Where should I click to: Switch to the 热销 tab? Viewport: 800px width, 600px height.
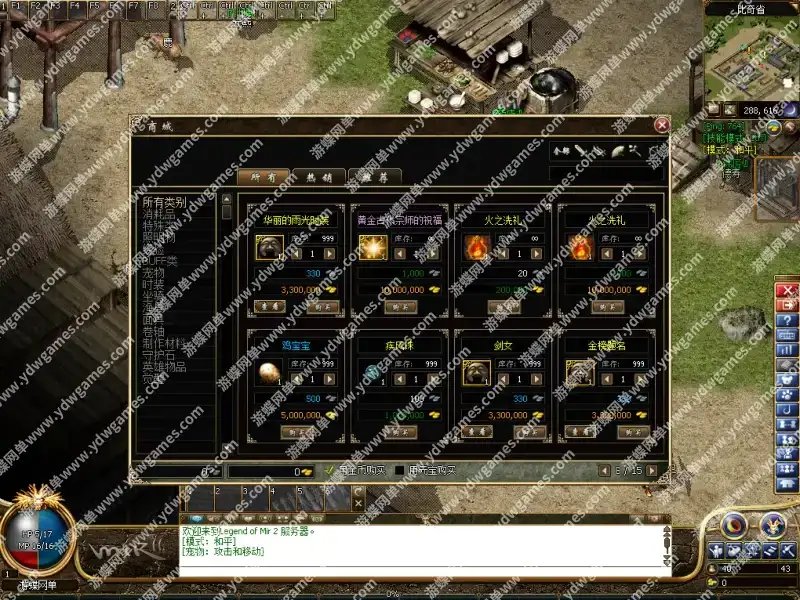318,177
